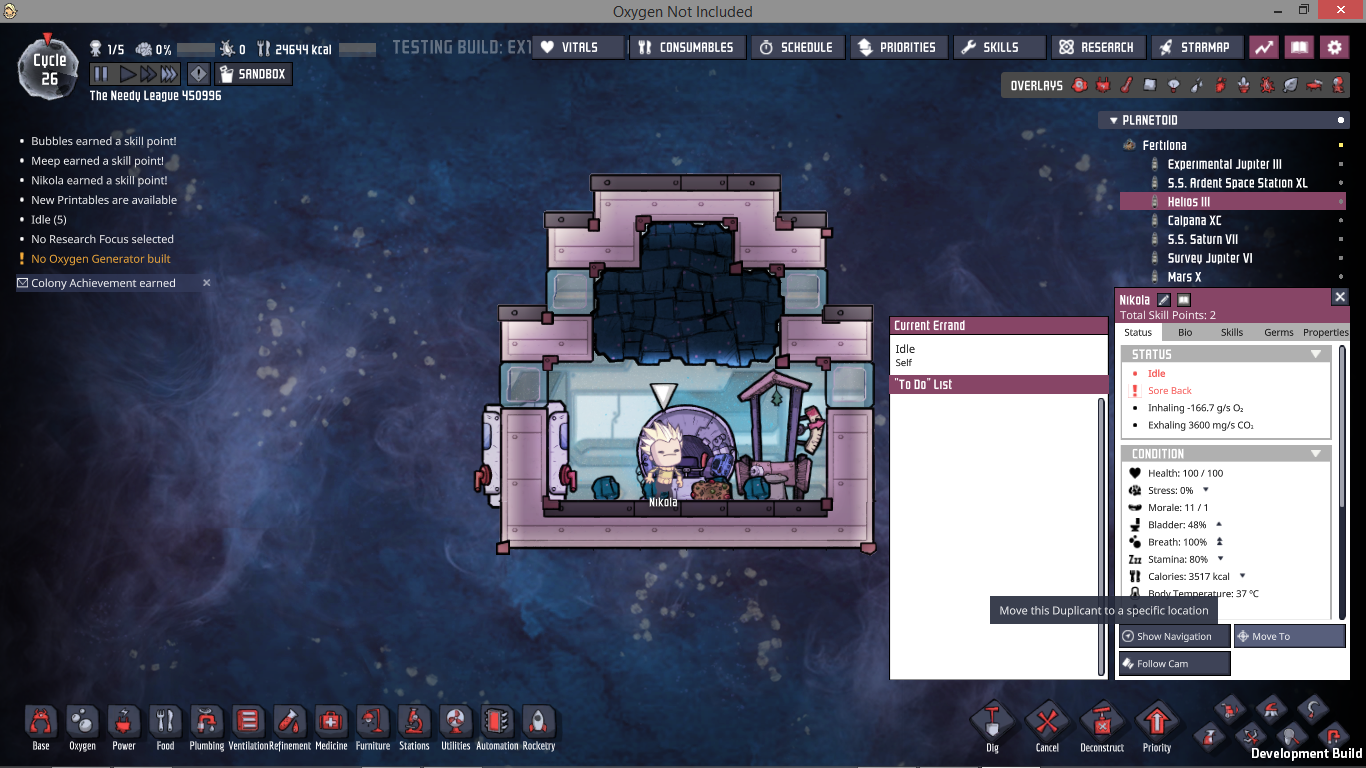Open the Rocketry build category
The image size is (1366, 768).
click(538, 727)
